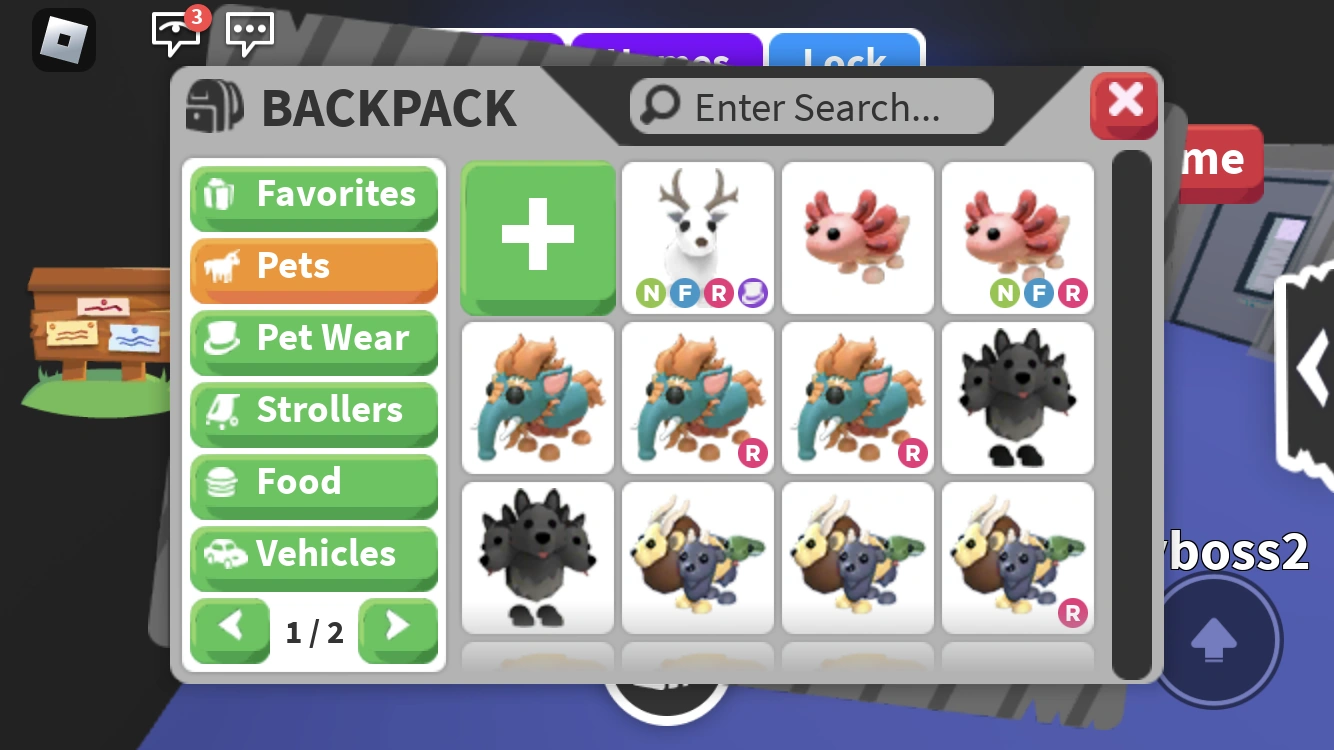Choose the black Cerberus pet
The width and height of the screenshot is (1334, 750).
pos(1017,398)
